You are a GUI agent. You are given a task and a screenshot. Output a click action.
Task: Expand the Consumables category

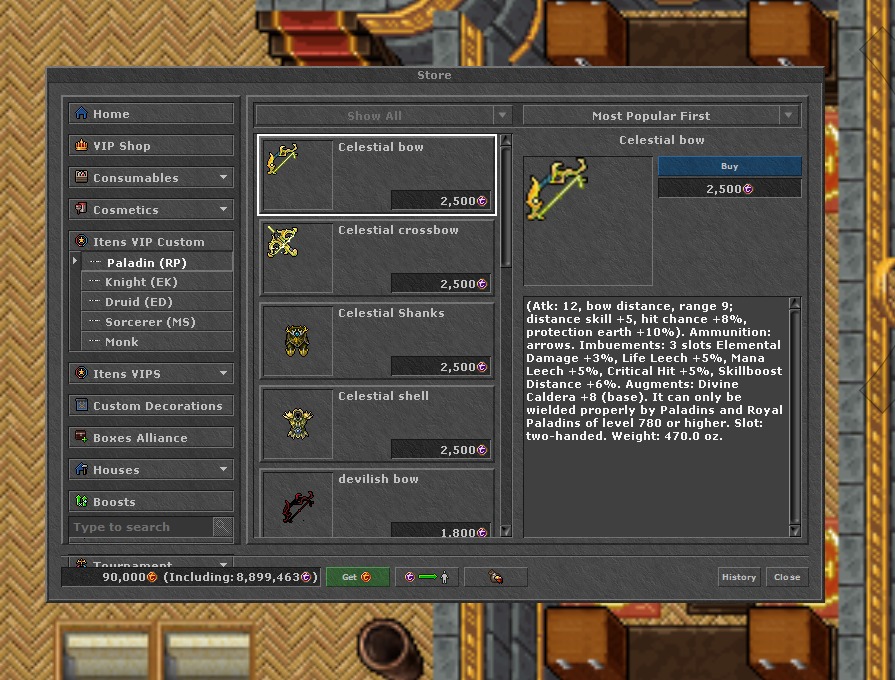[x=150, y=178]
